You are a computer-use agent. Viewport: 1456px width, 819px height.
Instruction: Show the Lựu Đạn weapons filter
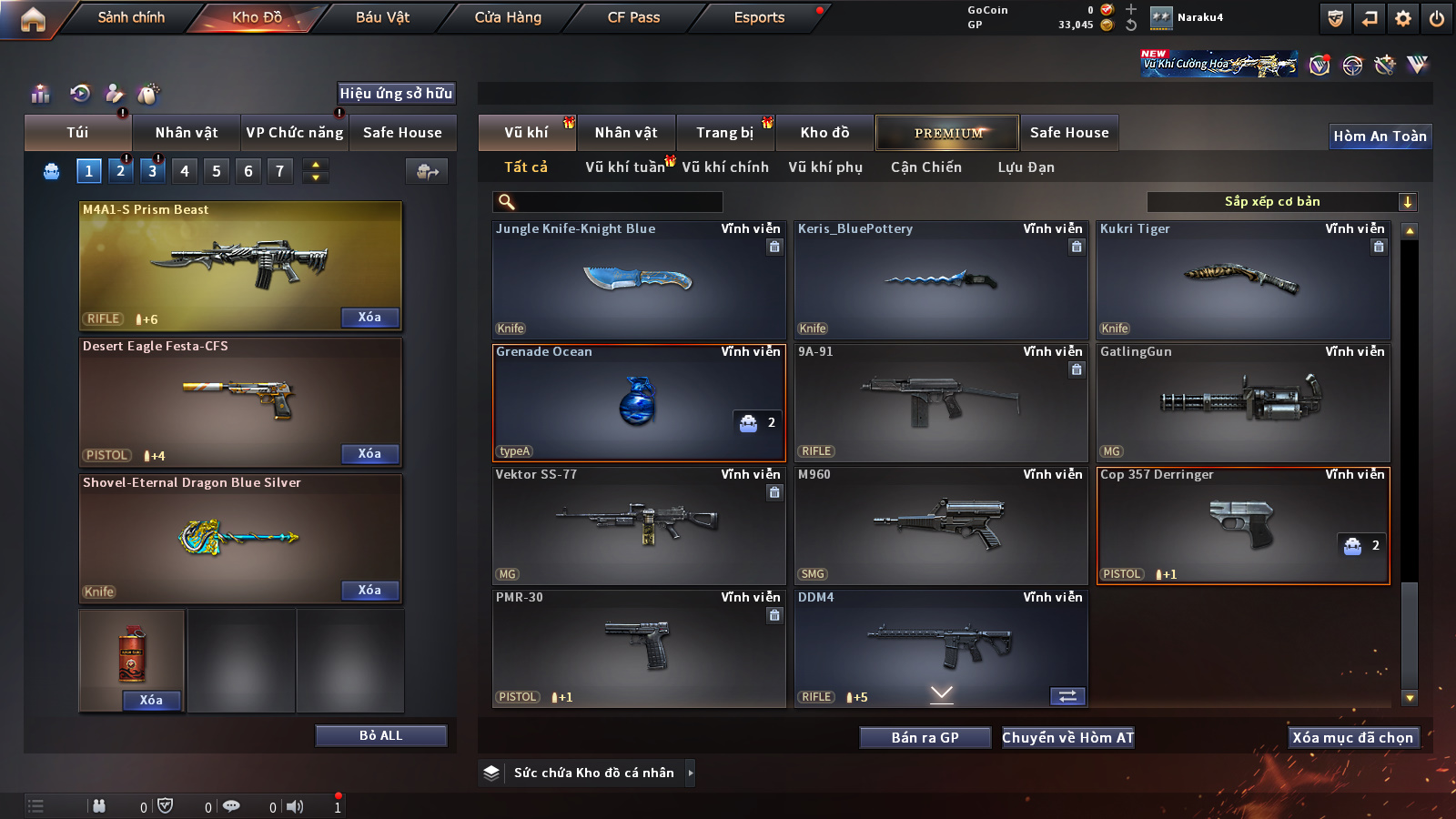click(x=1026, y=167)
